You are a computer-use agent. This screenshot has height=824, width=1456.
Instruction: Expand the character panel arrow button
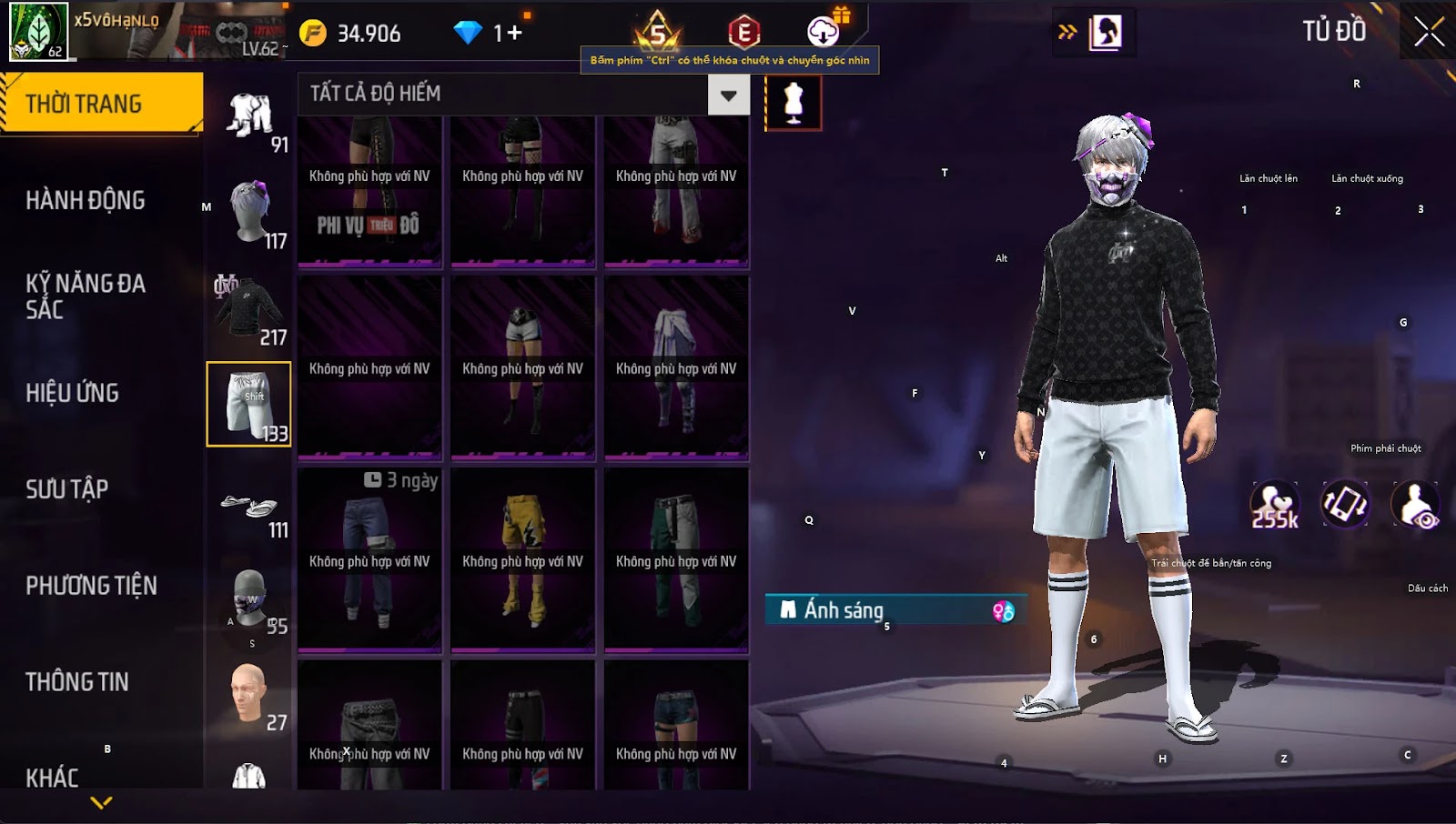point(1067,33)
